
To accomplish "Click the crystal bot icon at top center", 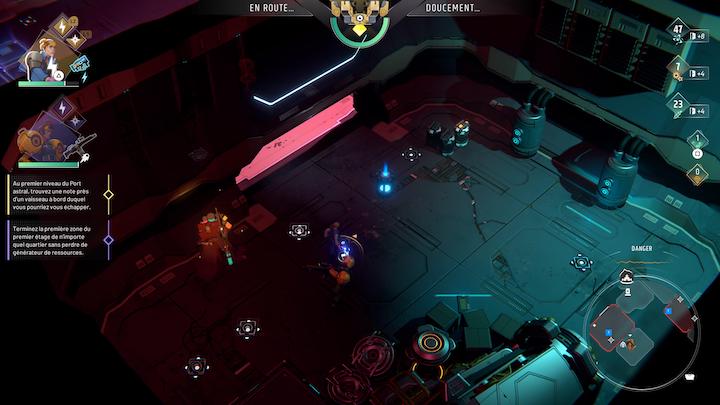I will 359,13.
